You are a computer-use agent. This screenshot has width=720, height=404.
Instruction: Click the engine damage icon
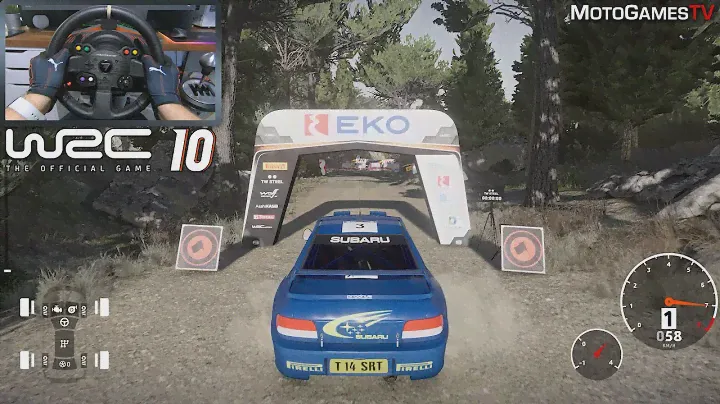coord(57,307)
